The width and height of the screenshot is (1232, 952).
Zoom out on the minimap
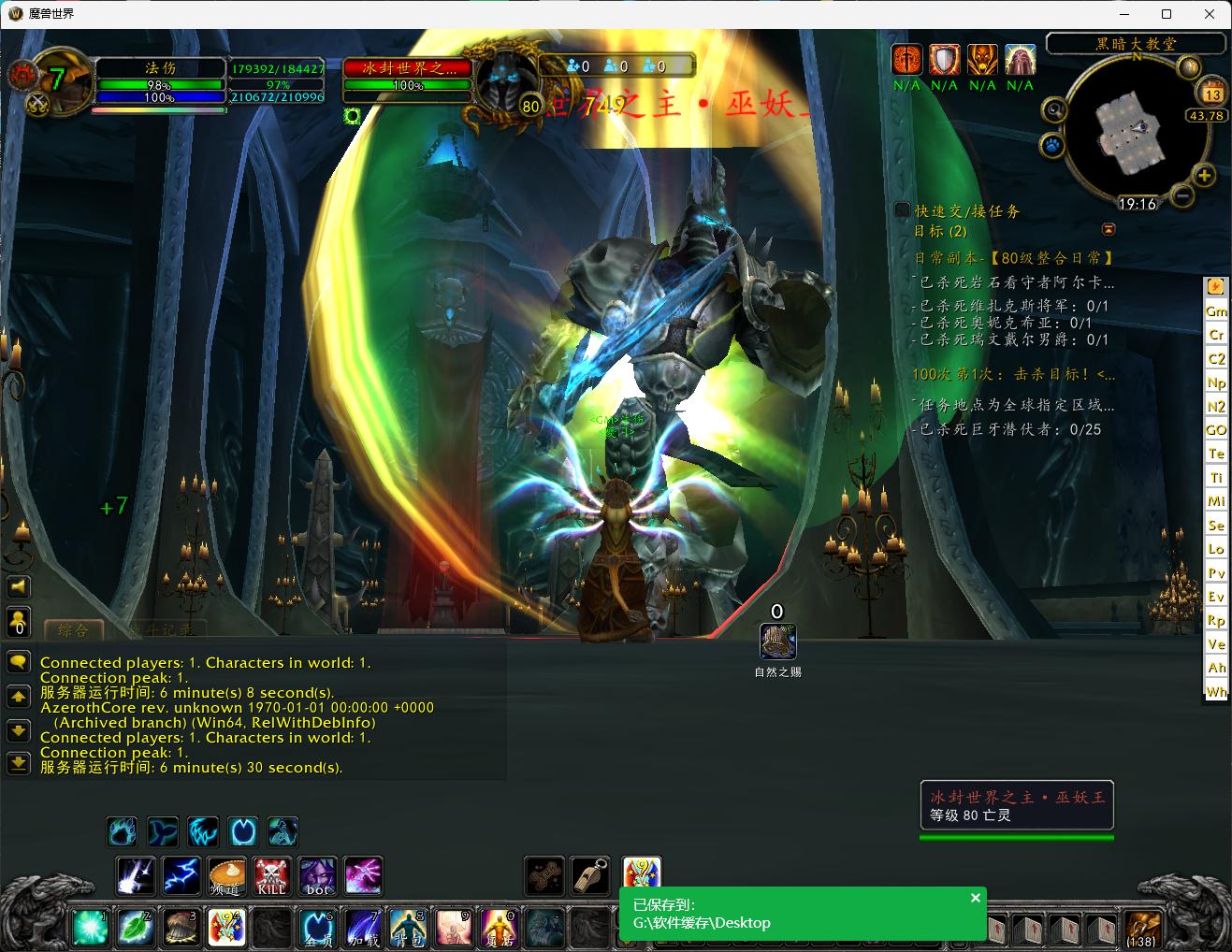click(1182, 196)
